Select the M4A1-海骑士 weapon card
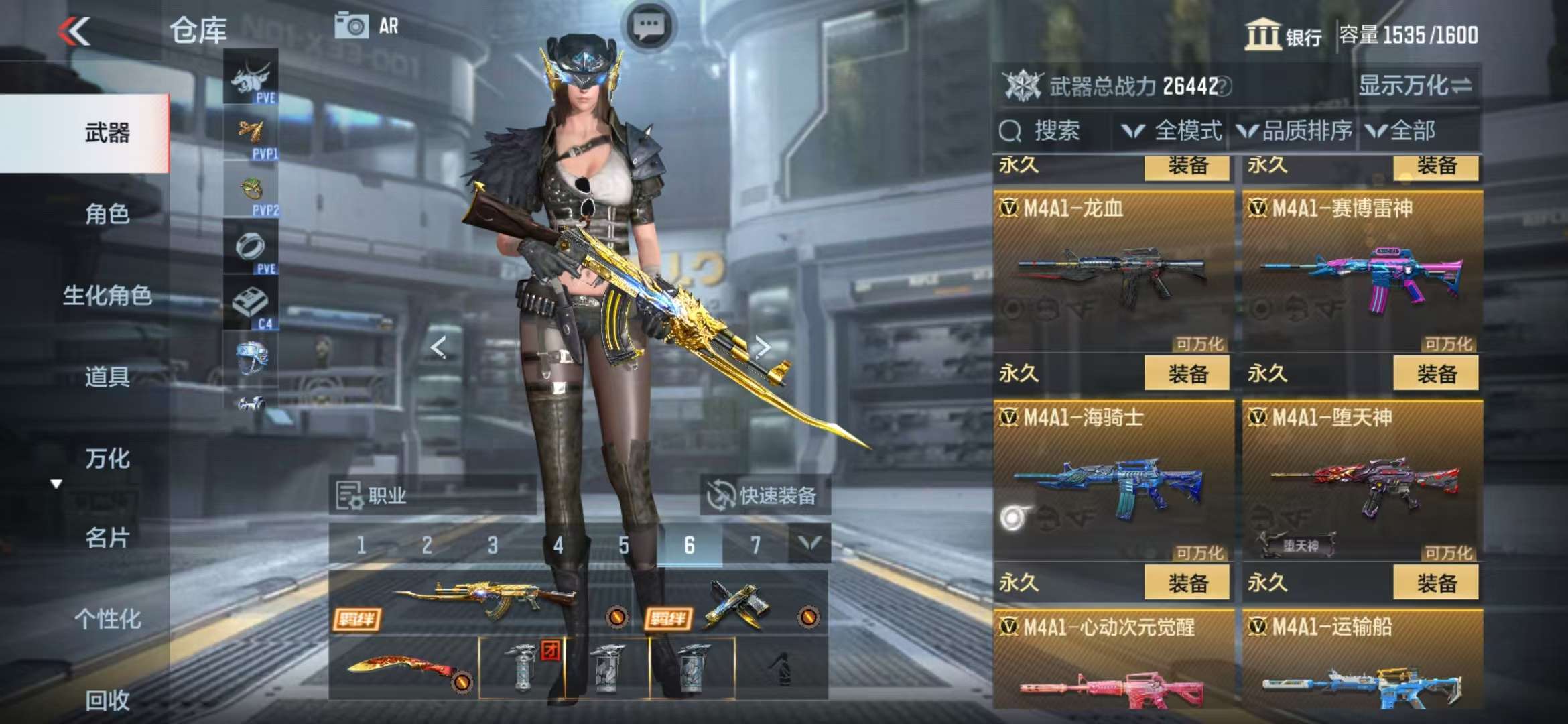 pos(1113,481)
